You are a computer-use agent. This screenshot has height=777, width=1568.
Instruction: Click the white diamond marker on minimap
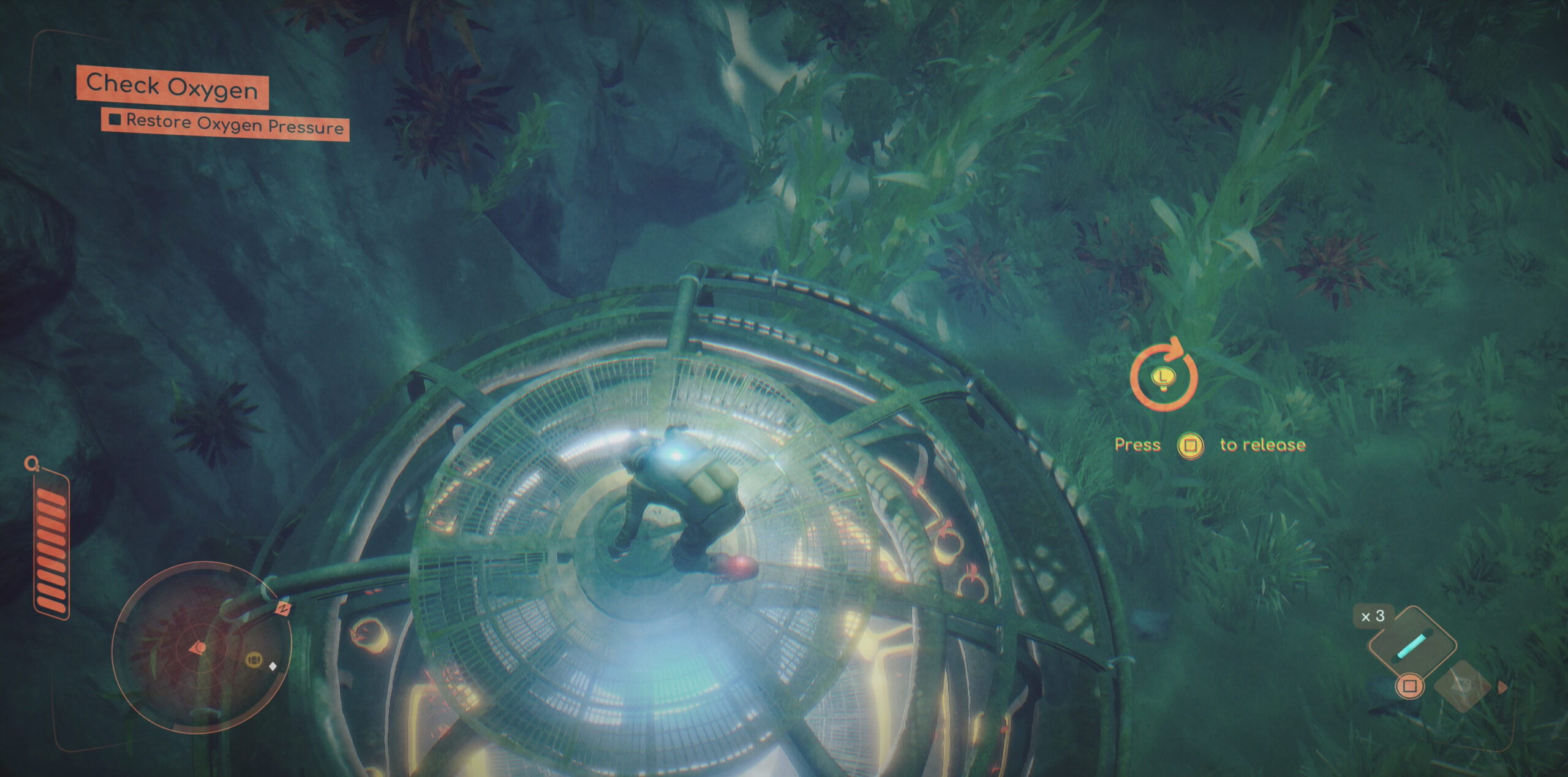click(273, 666)
